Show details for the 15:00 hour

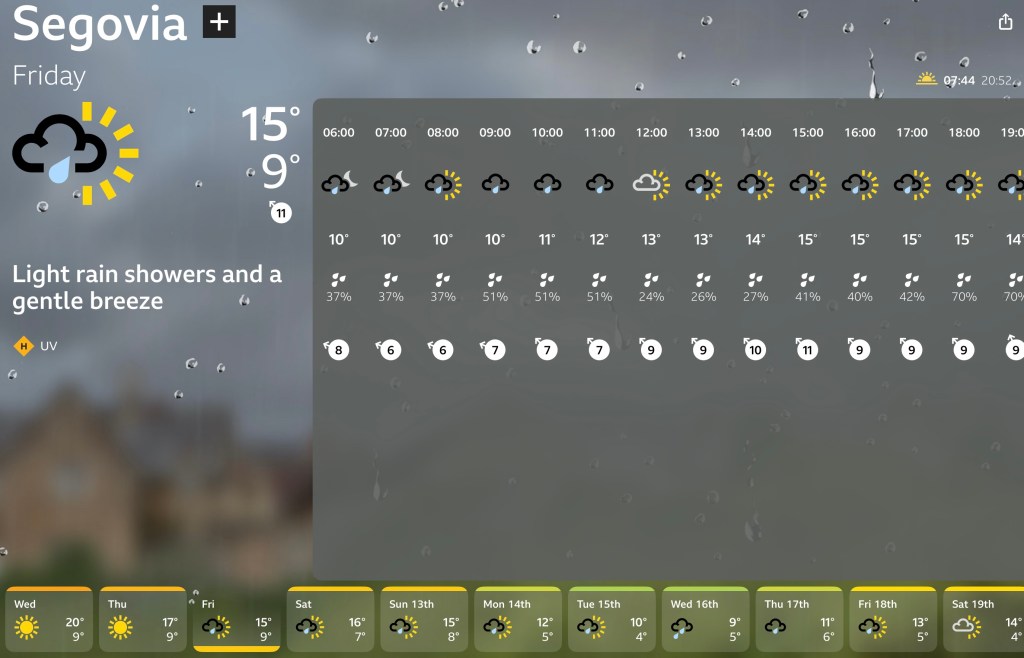tap(807, 240)
